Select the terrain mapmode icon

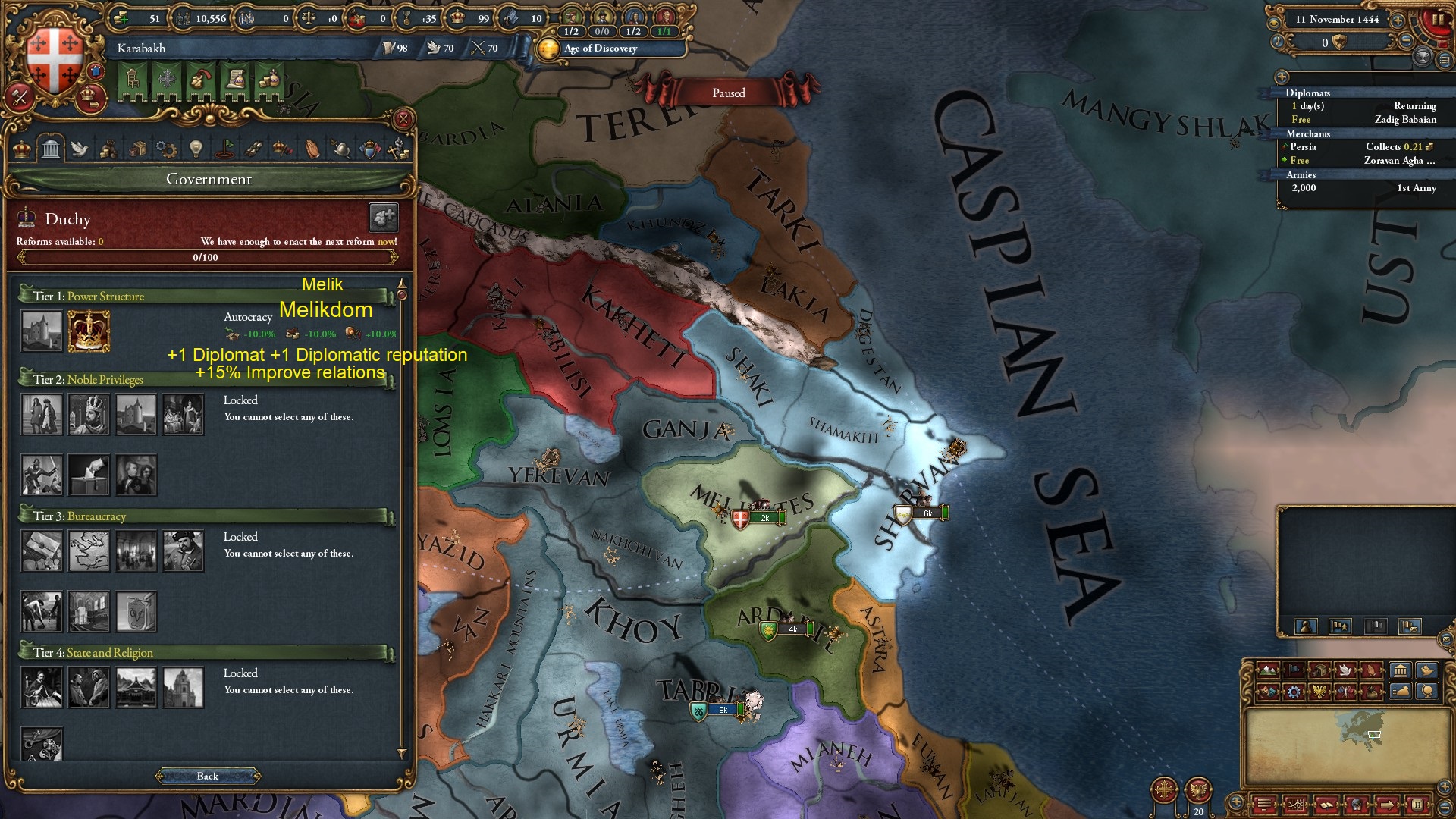(x=1268, y=670)
